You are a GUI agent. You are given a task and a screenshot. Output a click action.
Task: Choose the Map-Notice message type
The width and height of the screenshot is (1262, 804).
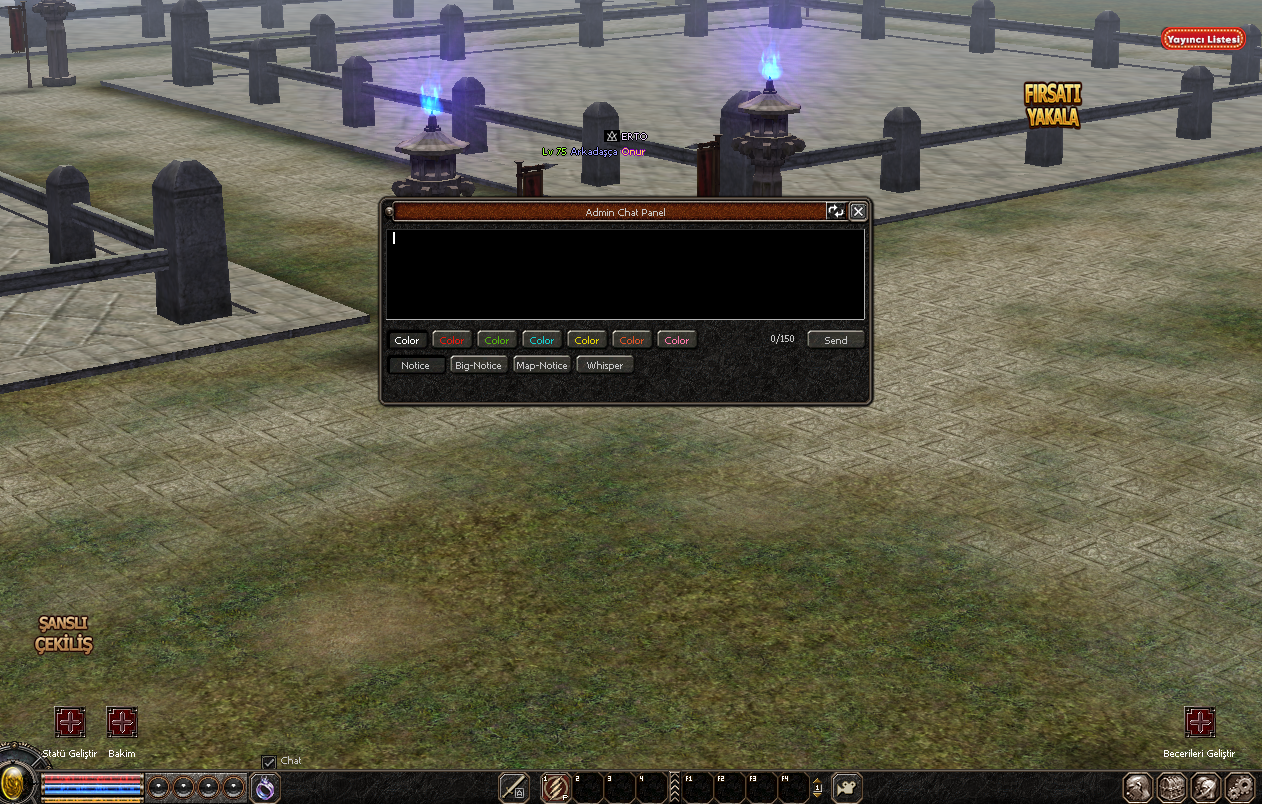(542, 365)
